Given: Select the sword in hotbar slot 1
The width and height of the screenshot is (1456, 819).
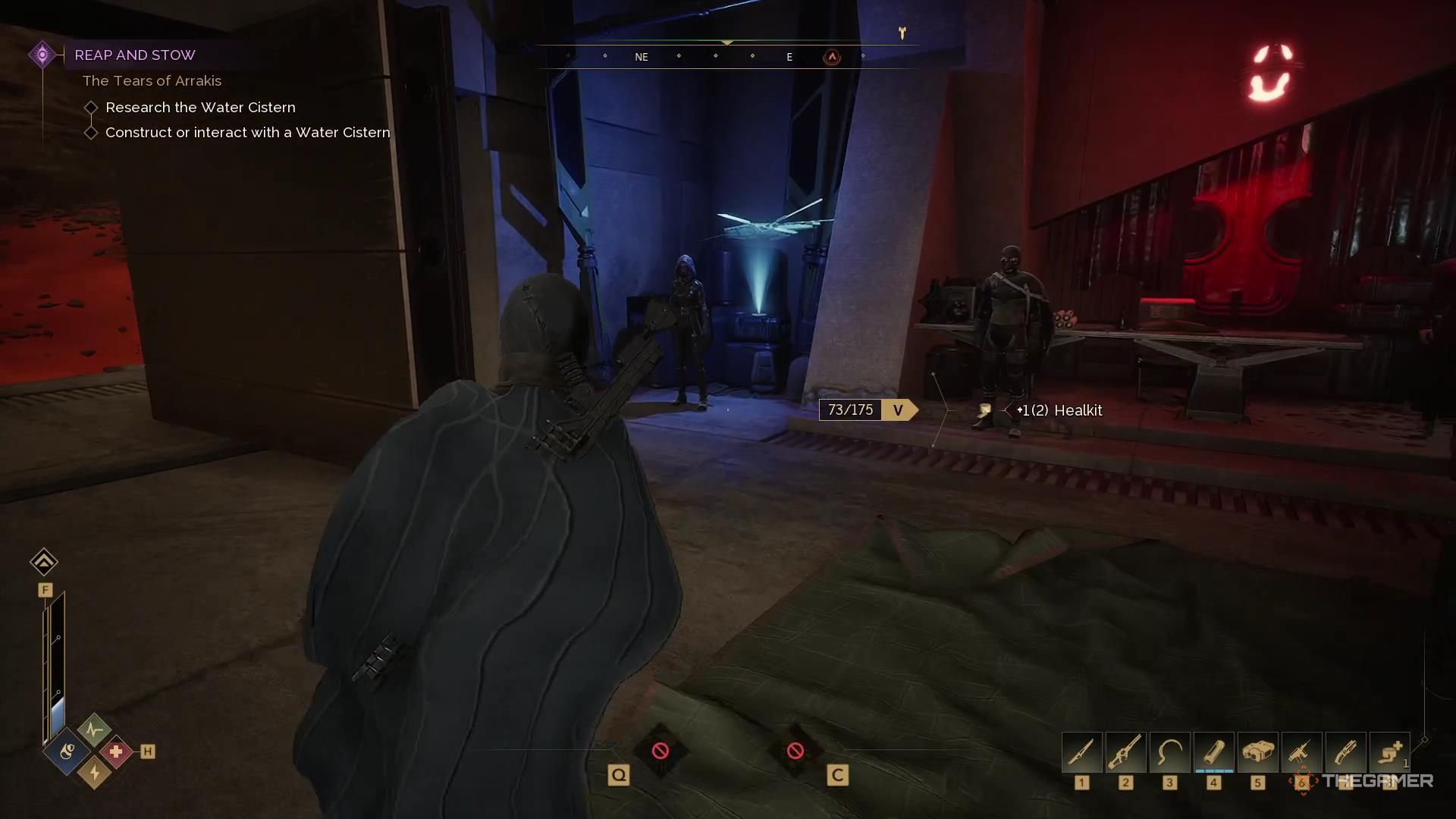Looking at the screenshot, I should (x=1082, y=752).
